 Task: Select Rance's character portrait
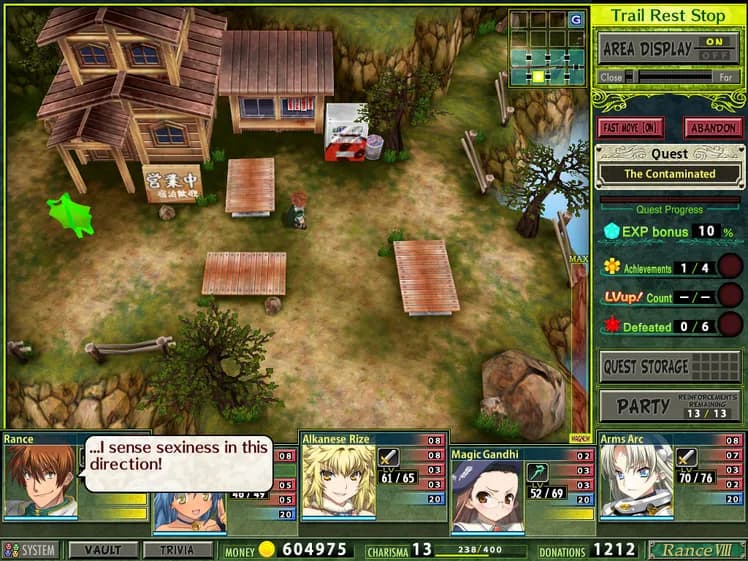[x=40, y=481]
